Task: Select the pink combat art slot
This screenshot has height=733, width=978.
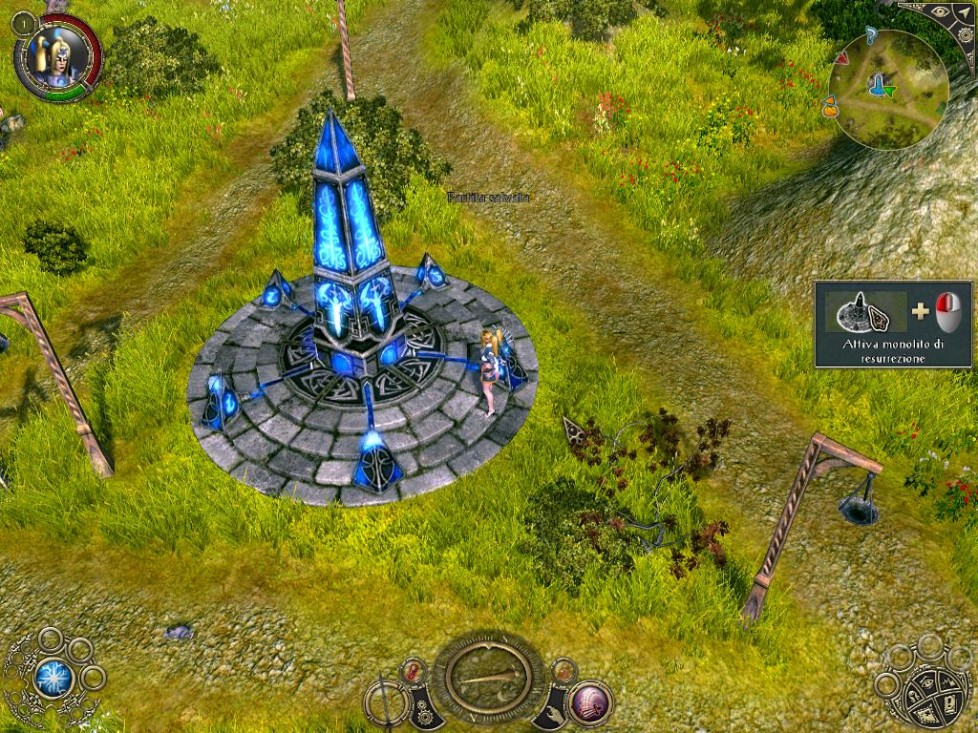Action: tap(592, 702)
